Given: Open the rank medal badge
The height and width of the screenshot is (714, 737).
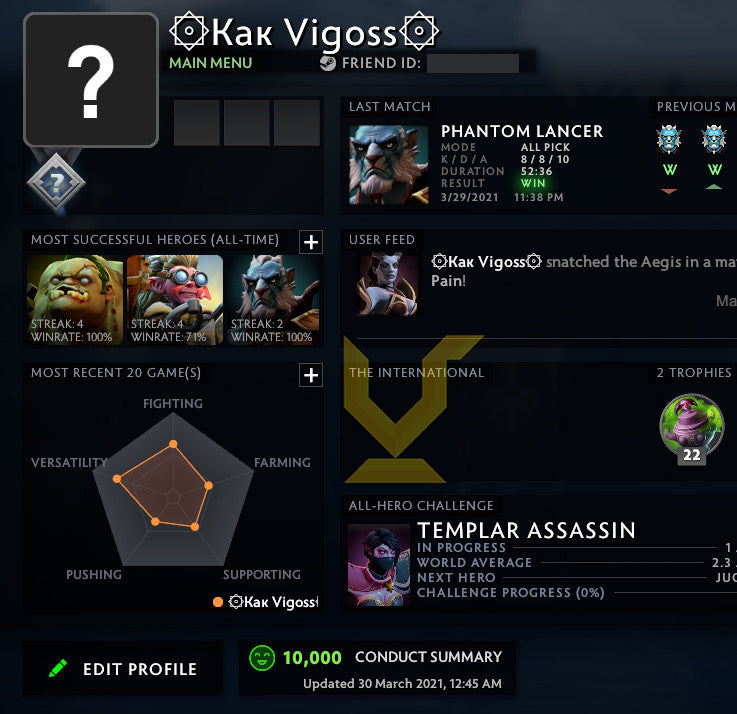Looking at the screenshot, I should coord(56,181).
